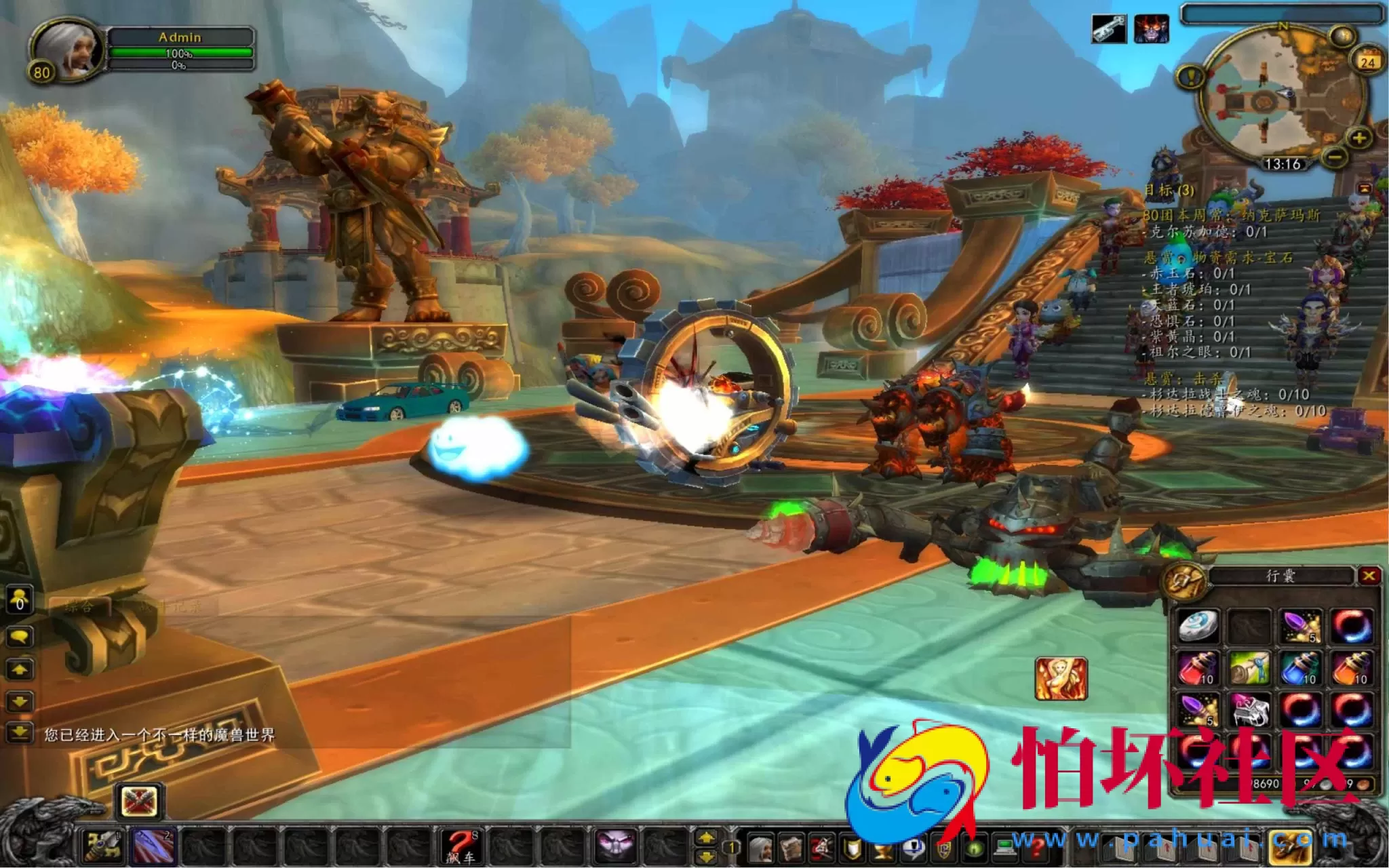Open help via the red question mark micro menu icon

tap(1036, 847)
